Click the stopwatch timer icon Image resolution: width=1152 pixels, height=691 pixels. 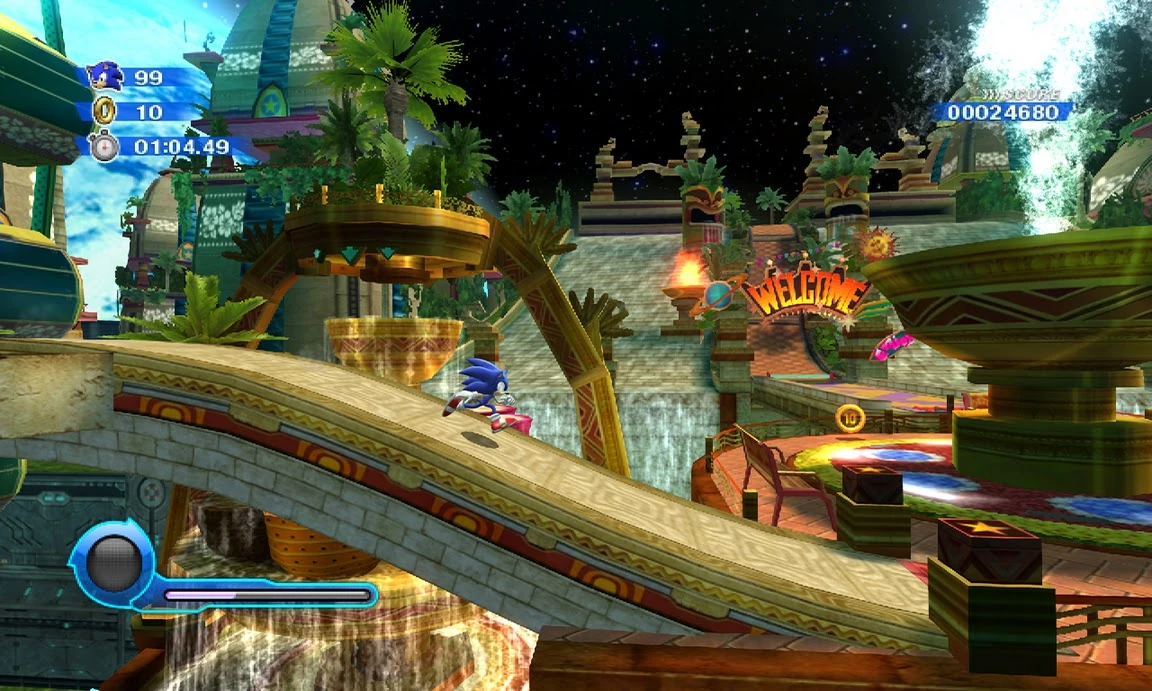[x=104, y=146]
